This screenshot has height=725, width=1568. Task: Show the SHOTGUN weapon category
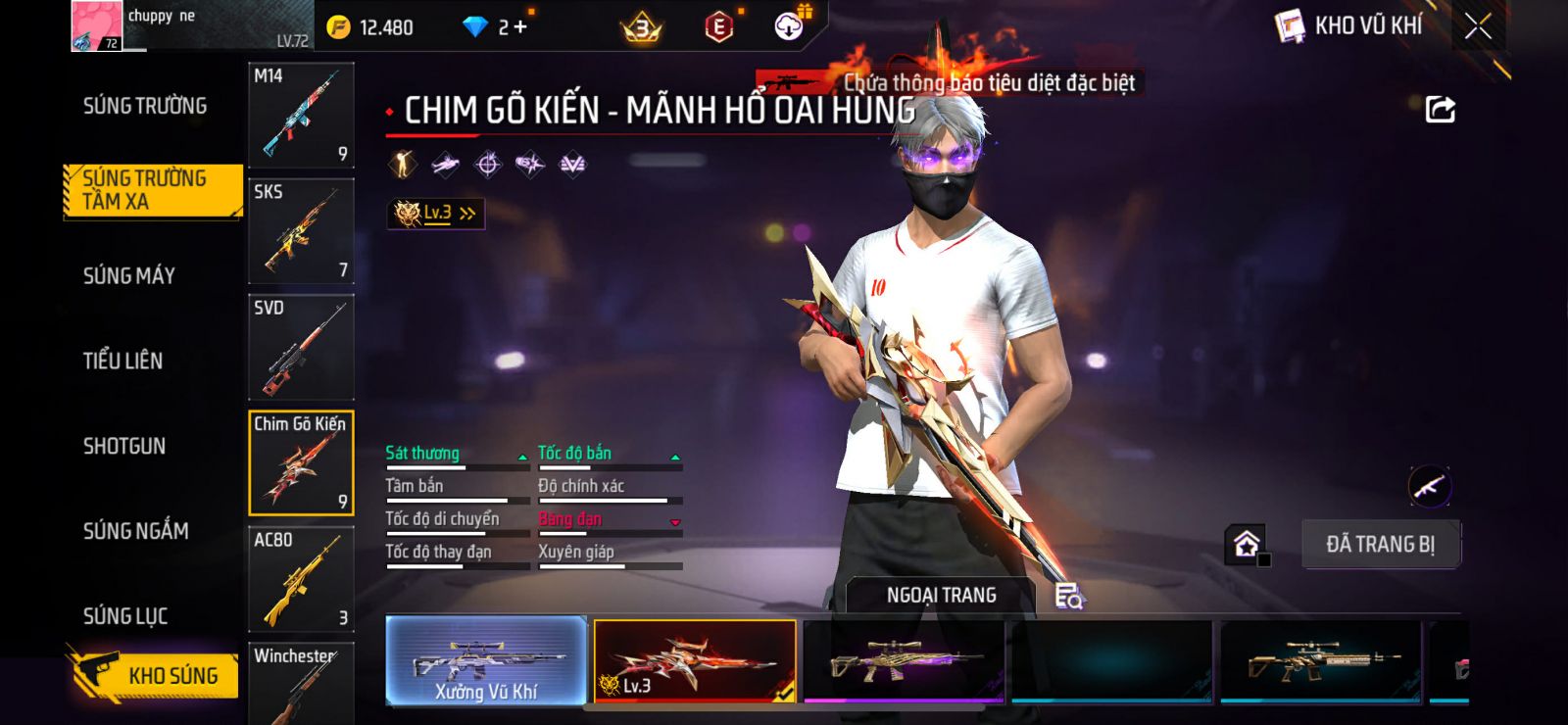124,447
